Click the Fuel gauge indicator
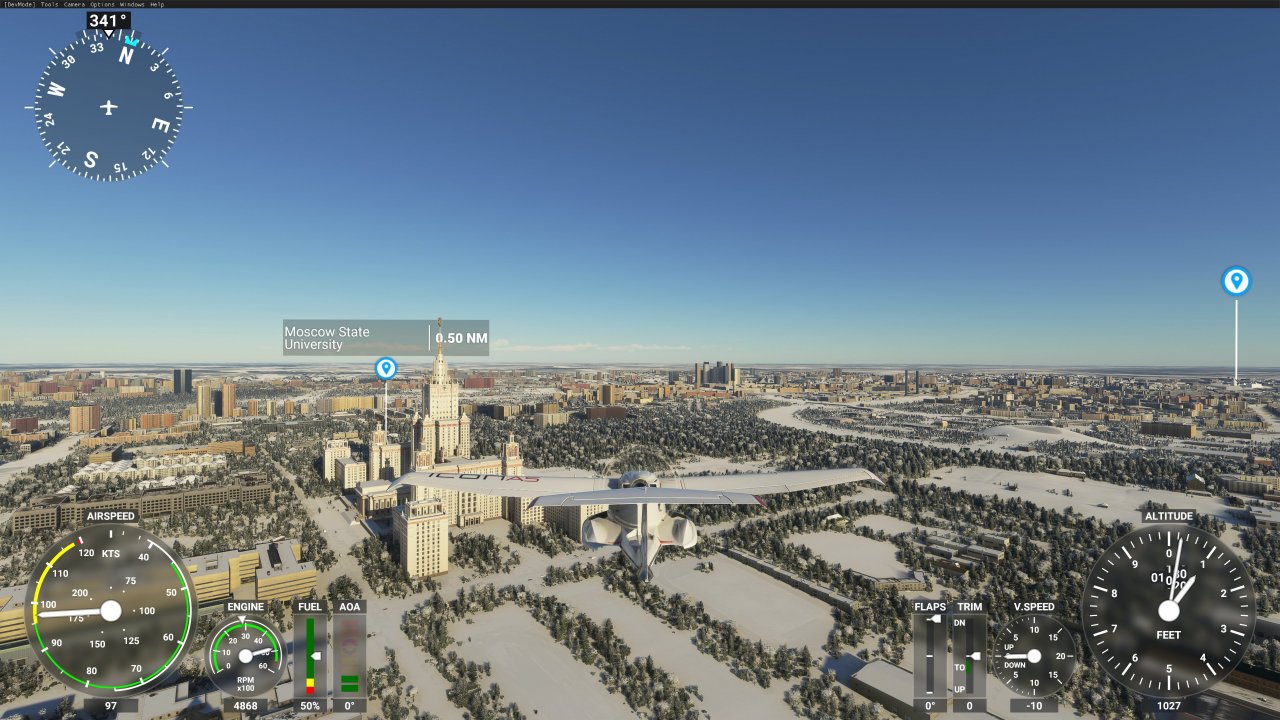This screenshot has height=720, width=1280. (310, 655)
